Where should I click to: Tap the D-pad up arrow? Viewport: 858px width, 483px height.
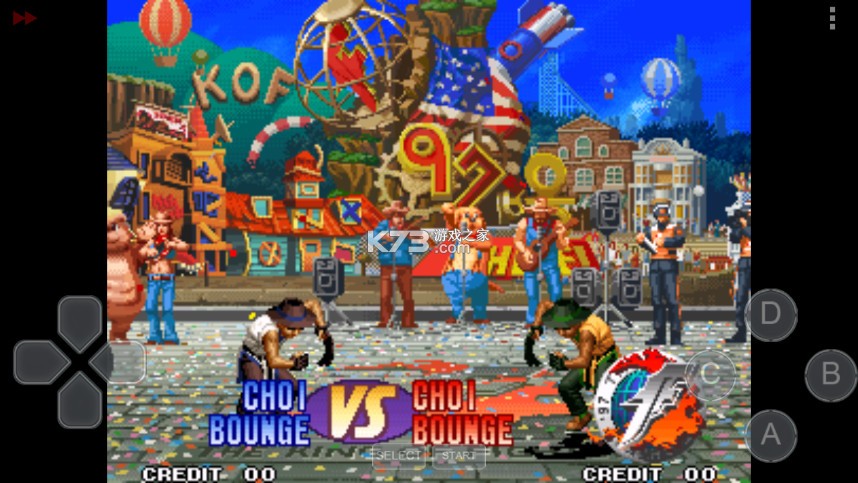pyautogui.click(x=79, y=322)
